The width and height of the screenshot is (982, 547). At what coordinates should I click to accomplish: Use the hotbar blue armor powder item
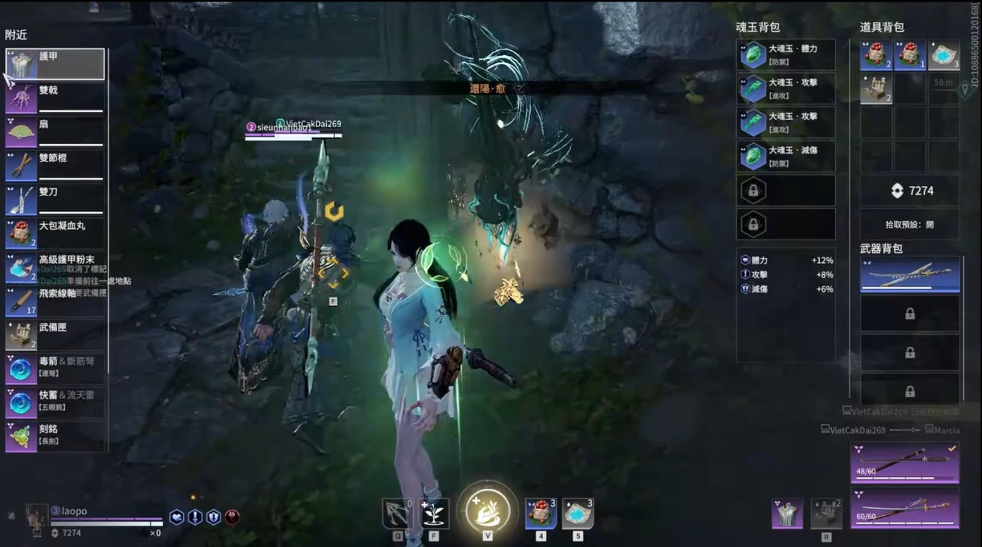577,513
